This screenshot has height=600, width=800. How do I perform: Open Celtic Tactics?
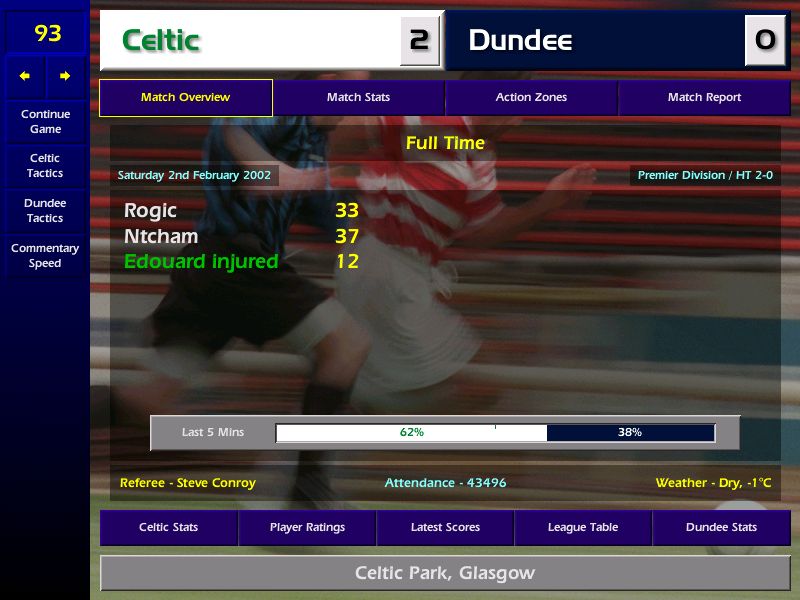(45, 166)
